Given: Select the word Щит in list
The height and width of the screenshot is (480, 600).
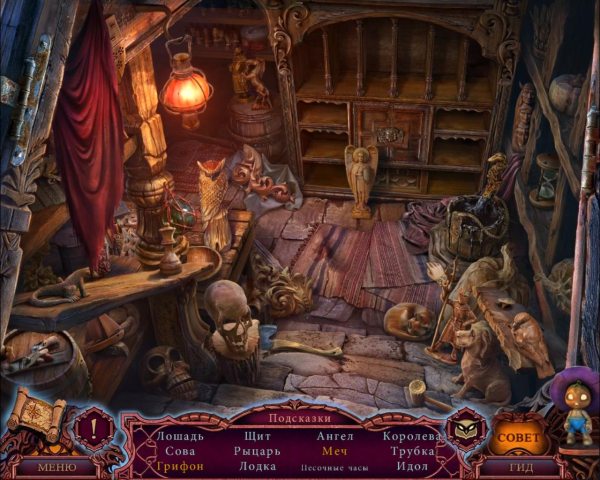Looking at the screenshot, I should pos(259,436).
